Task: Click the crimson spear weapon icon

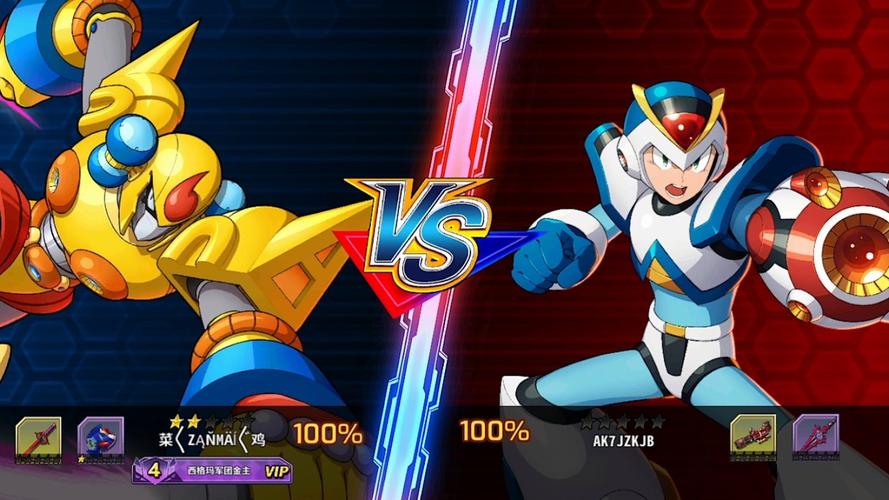Action: click(815, 436)
